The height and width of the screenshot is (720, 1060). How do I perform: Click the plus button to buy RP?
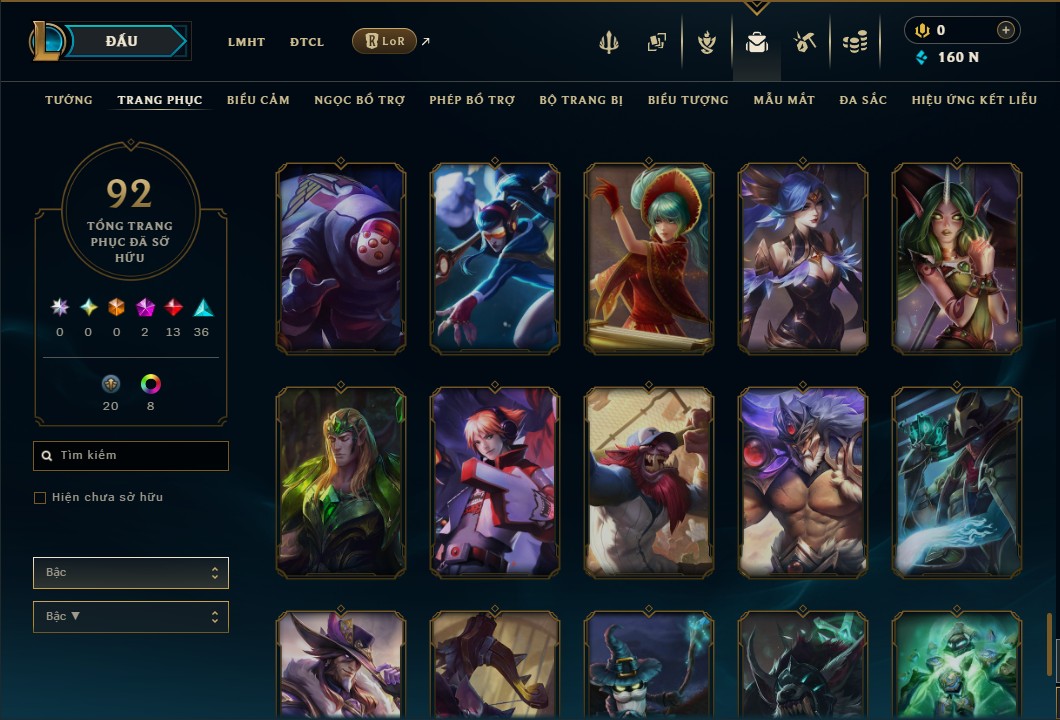click(1005, 31)
